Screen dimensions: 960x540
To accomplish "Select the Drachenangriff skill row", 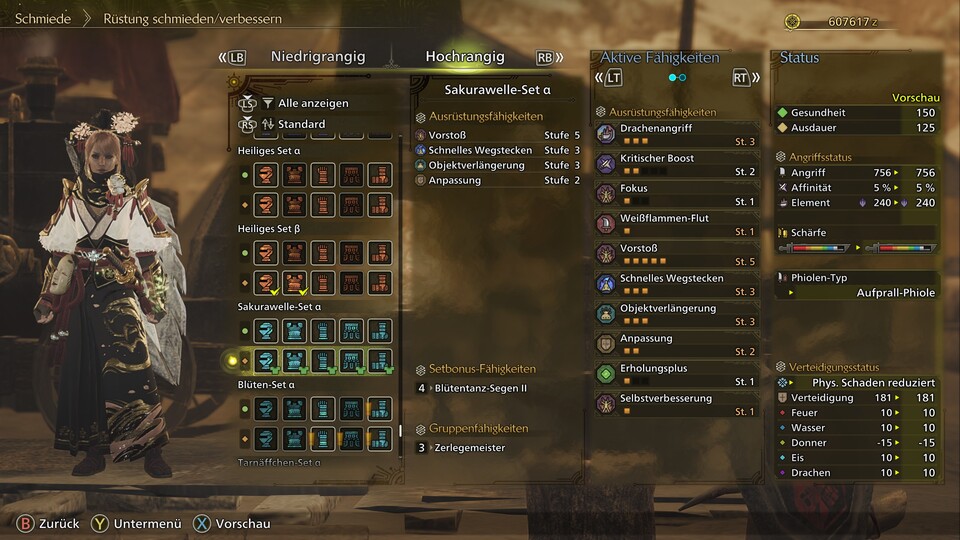I will (x=676, y=134).
